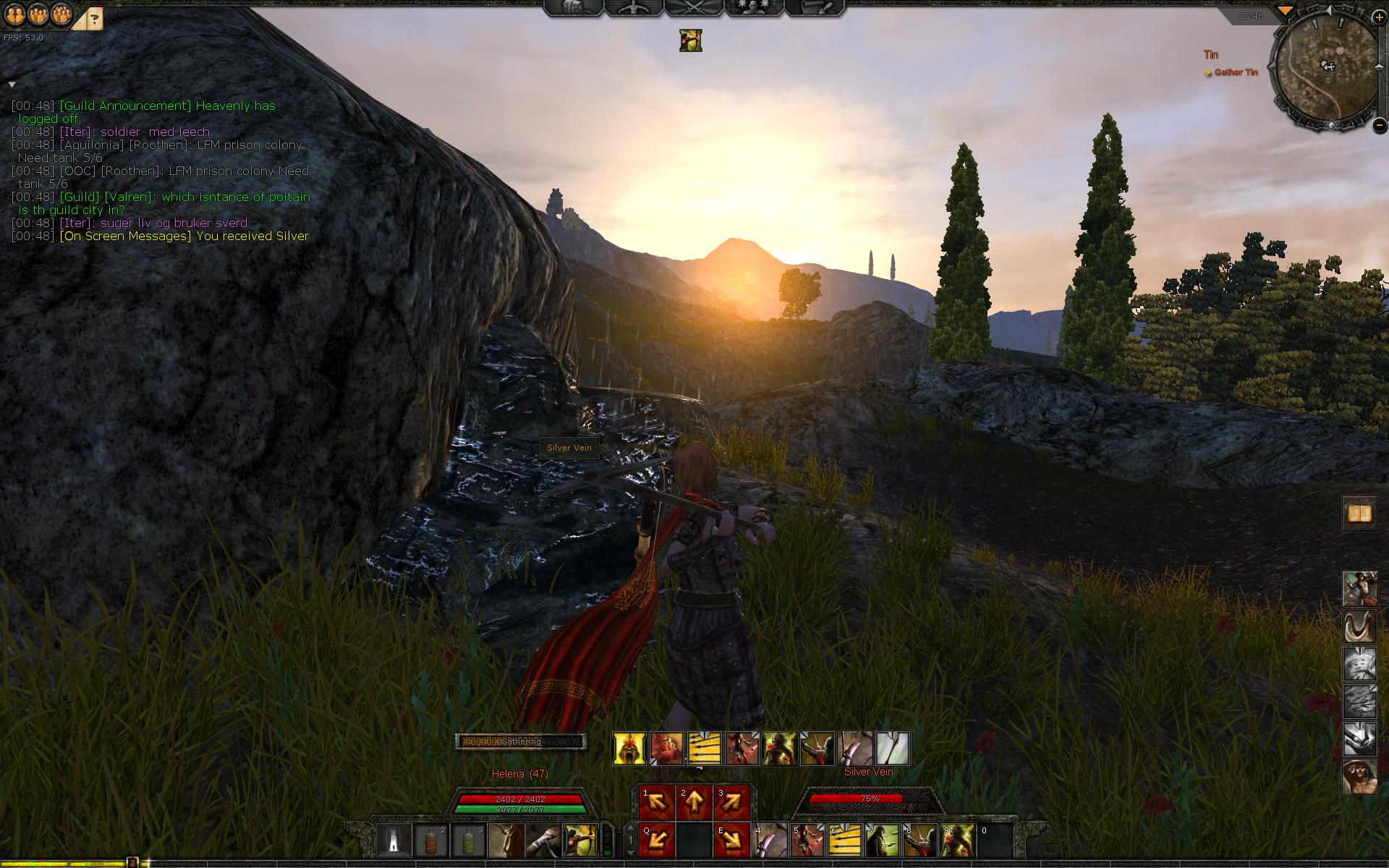Activate the upward directional attack, key 2
This screenshot has height=868, width=1389.
coord(694,803)
